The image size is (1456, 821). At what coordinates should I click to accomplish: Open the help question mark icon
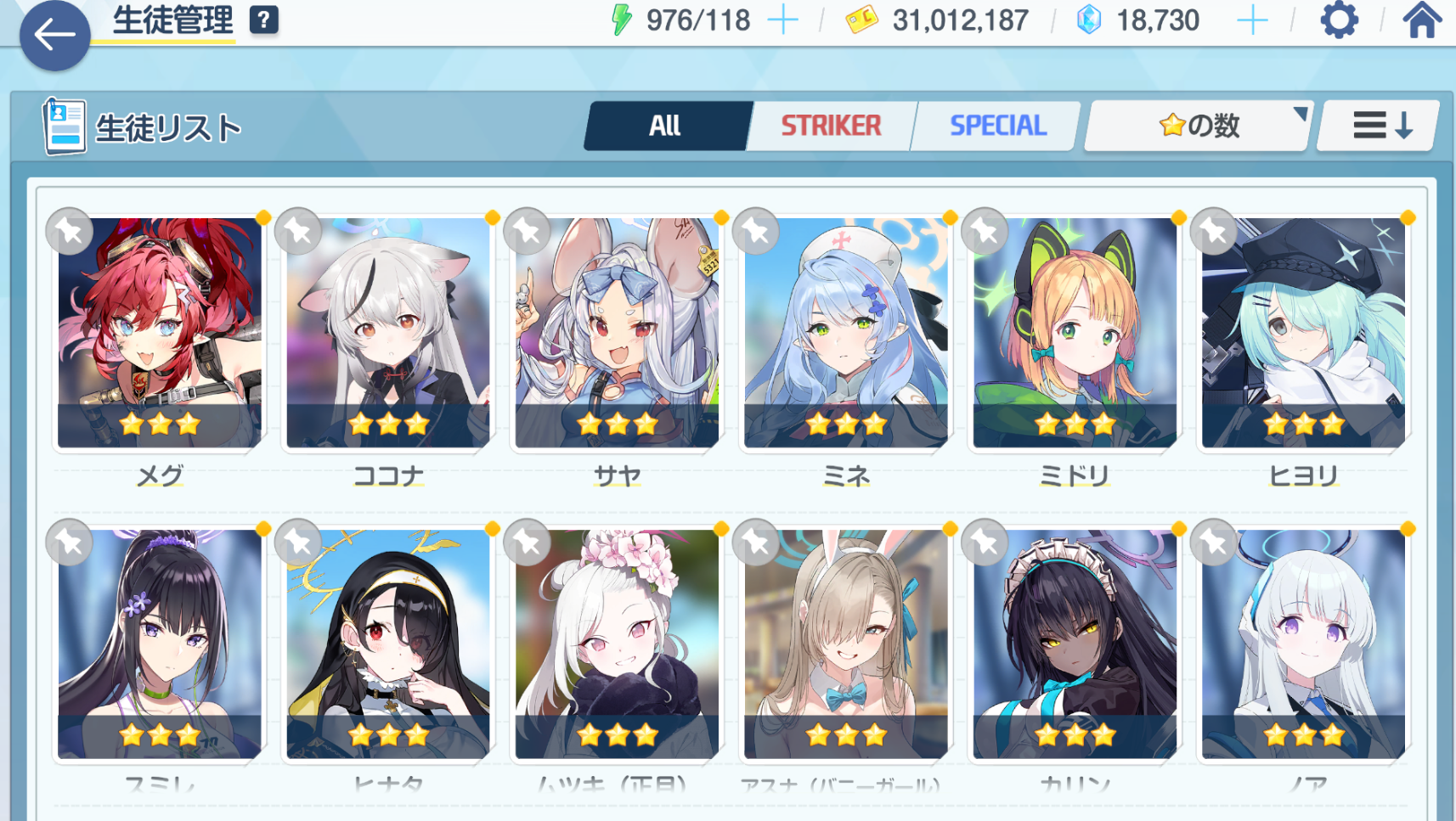point(264,20)
